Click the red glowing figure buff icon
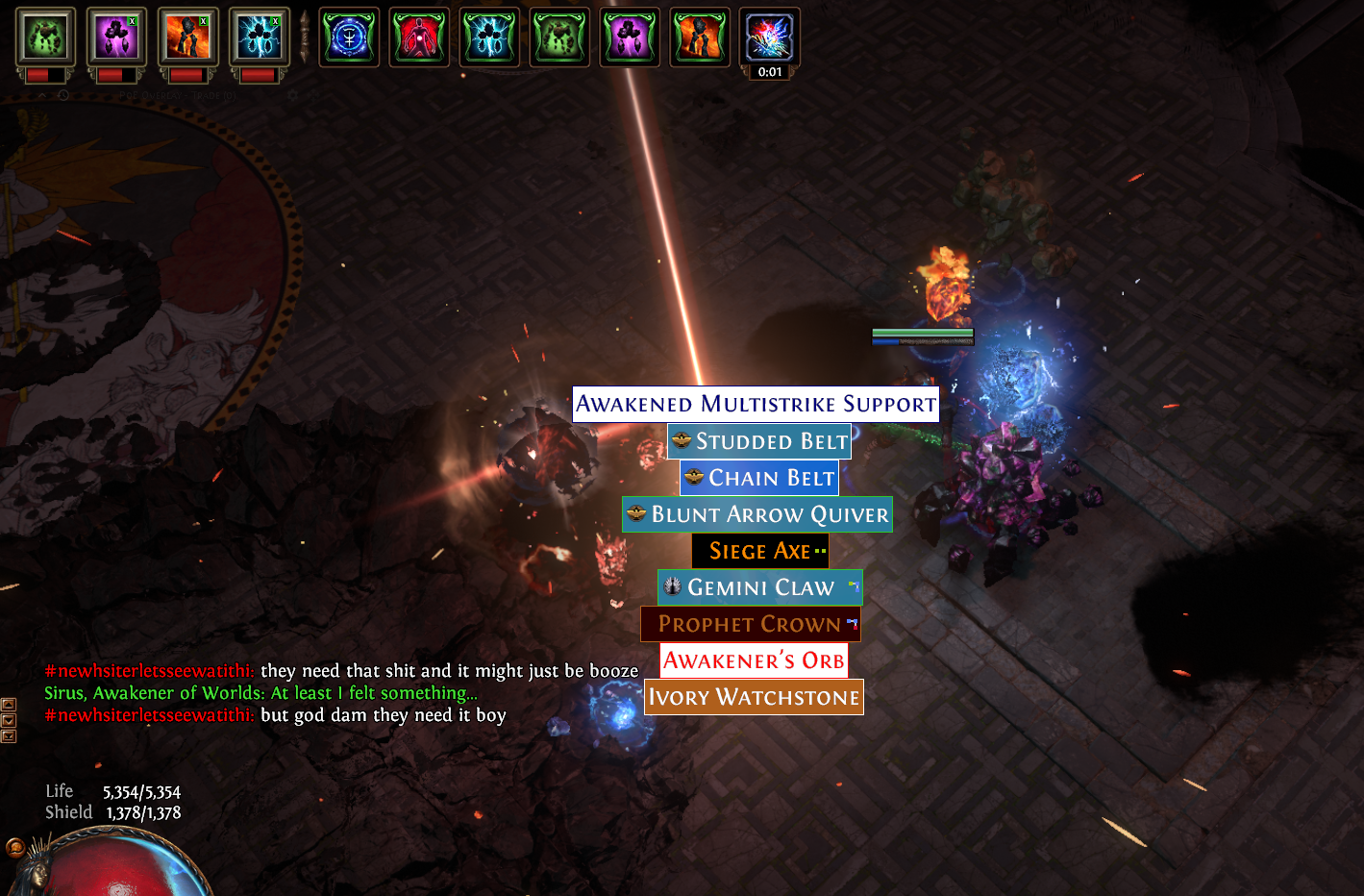Screen dimensions: 1364x896 point(419,38)
